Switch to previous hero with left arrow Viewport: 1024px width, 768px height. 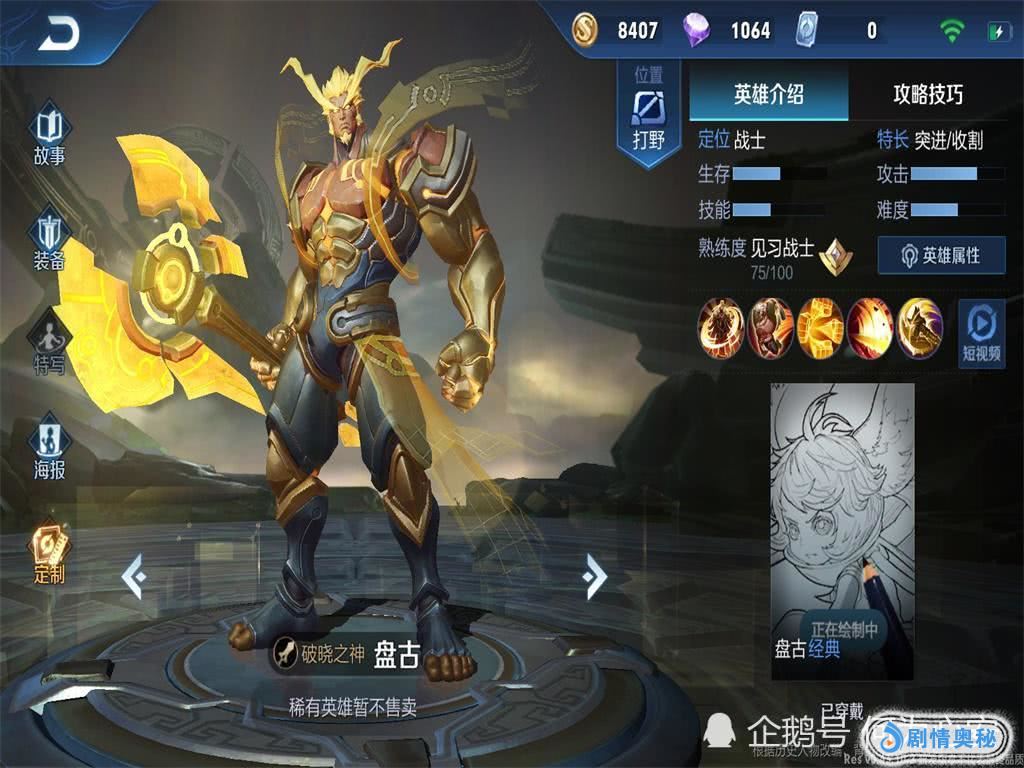pyautogui.click(x=134, y=577)
